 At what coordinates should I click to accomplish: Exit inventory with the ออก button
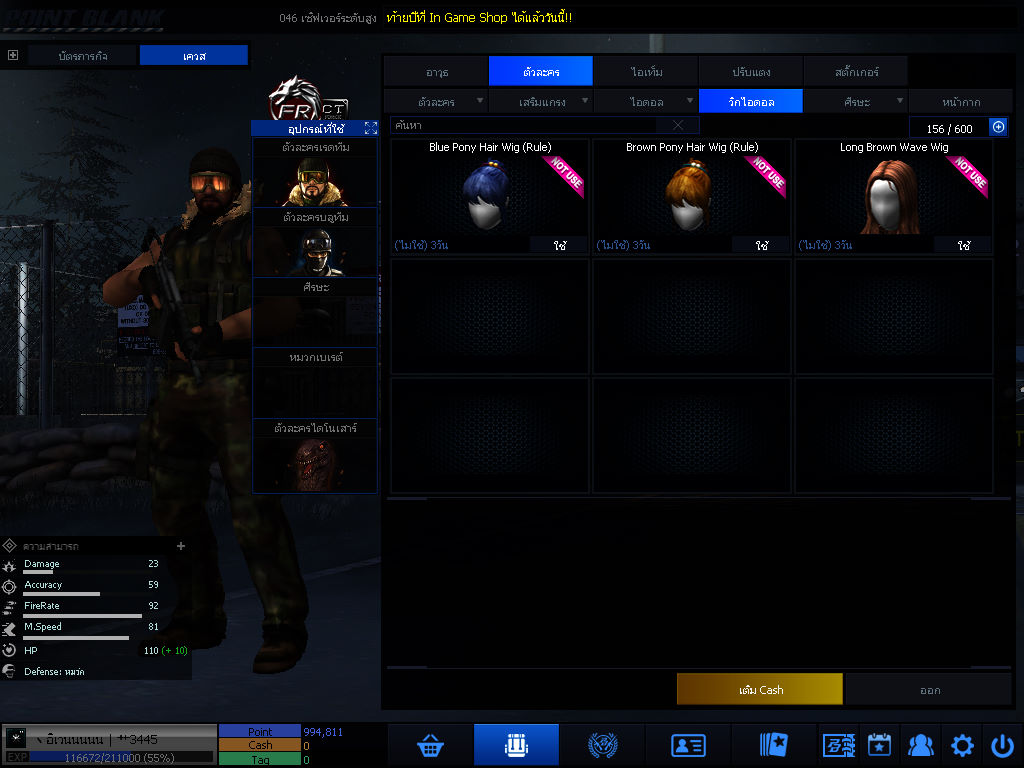[930, 689]
